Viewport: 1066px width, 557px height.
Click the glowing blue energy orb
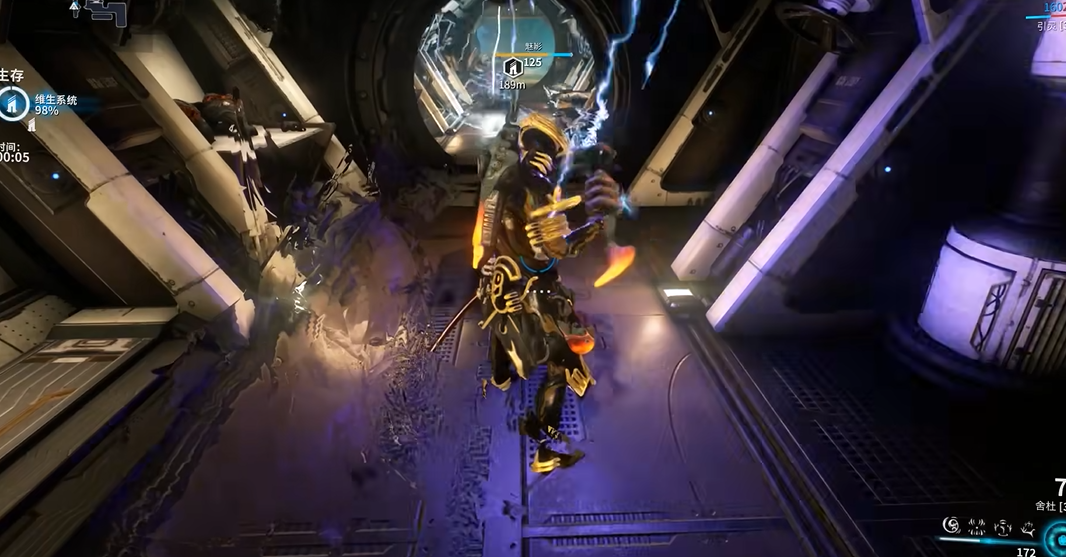1054,540
